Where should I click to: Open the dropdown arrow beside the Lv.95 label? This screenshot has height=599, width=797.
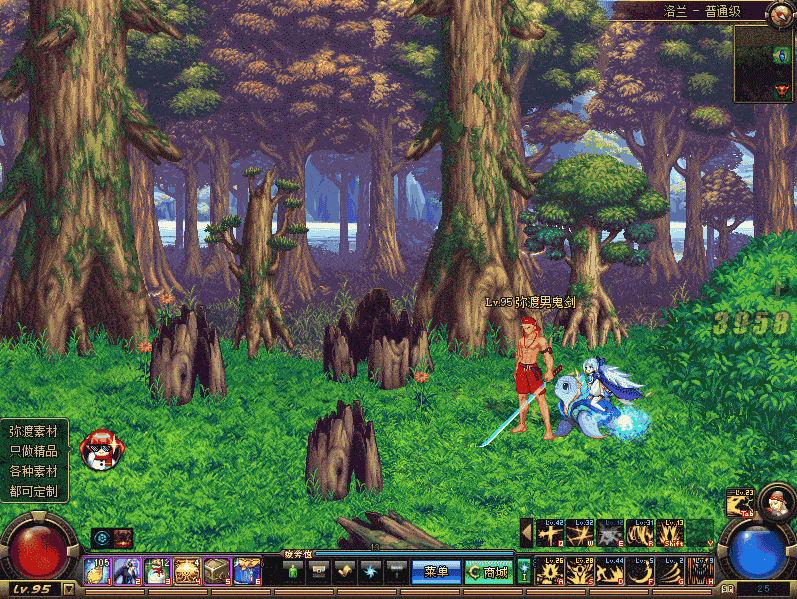68,589
